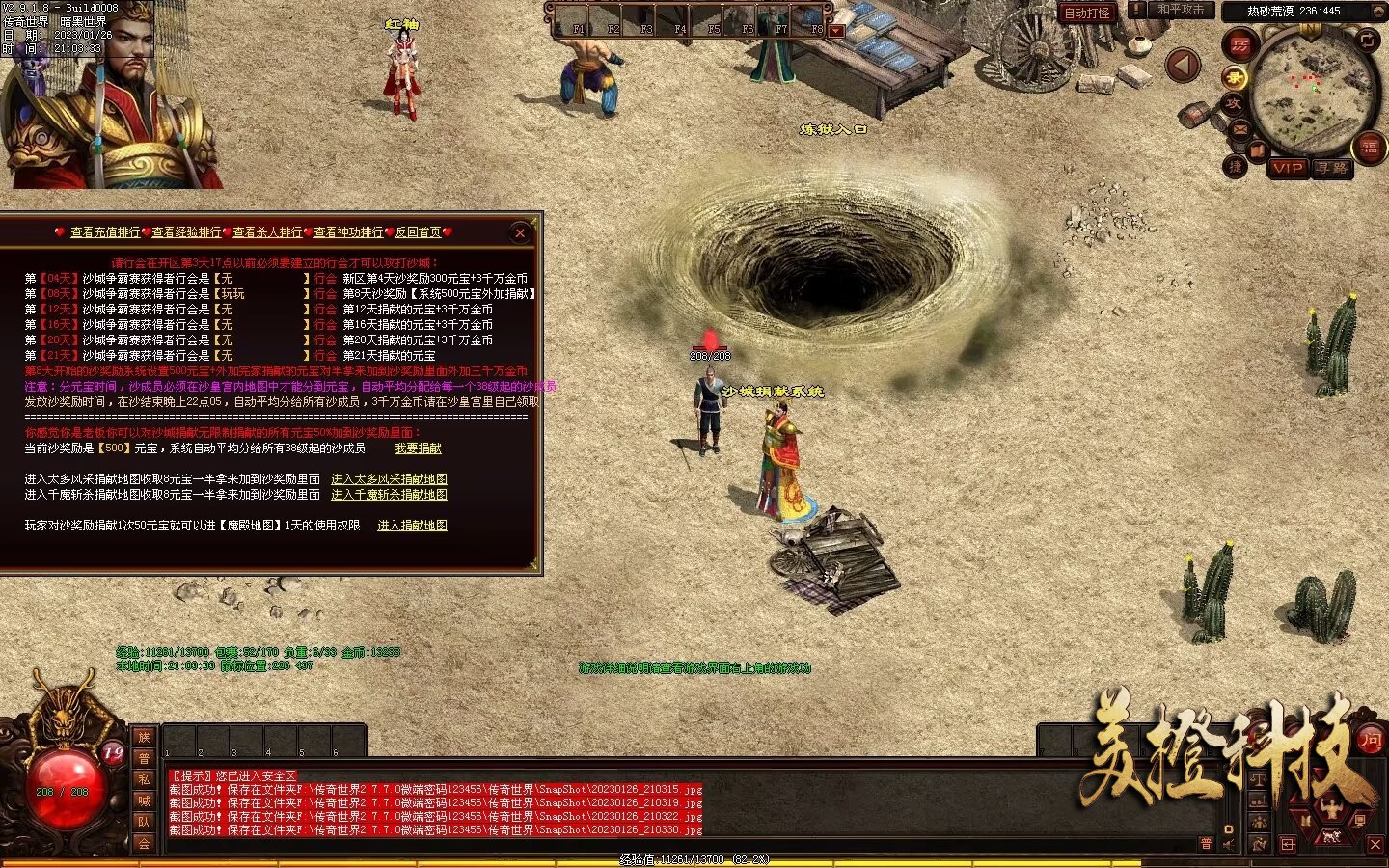
Task: Enter the 太多风采 donation map
Action: (x=389, y=479)
